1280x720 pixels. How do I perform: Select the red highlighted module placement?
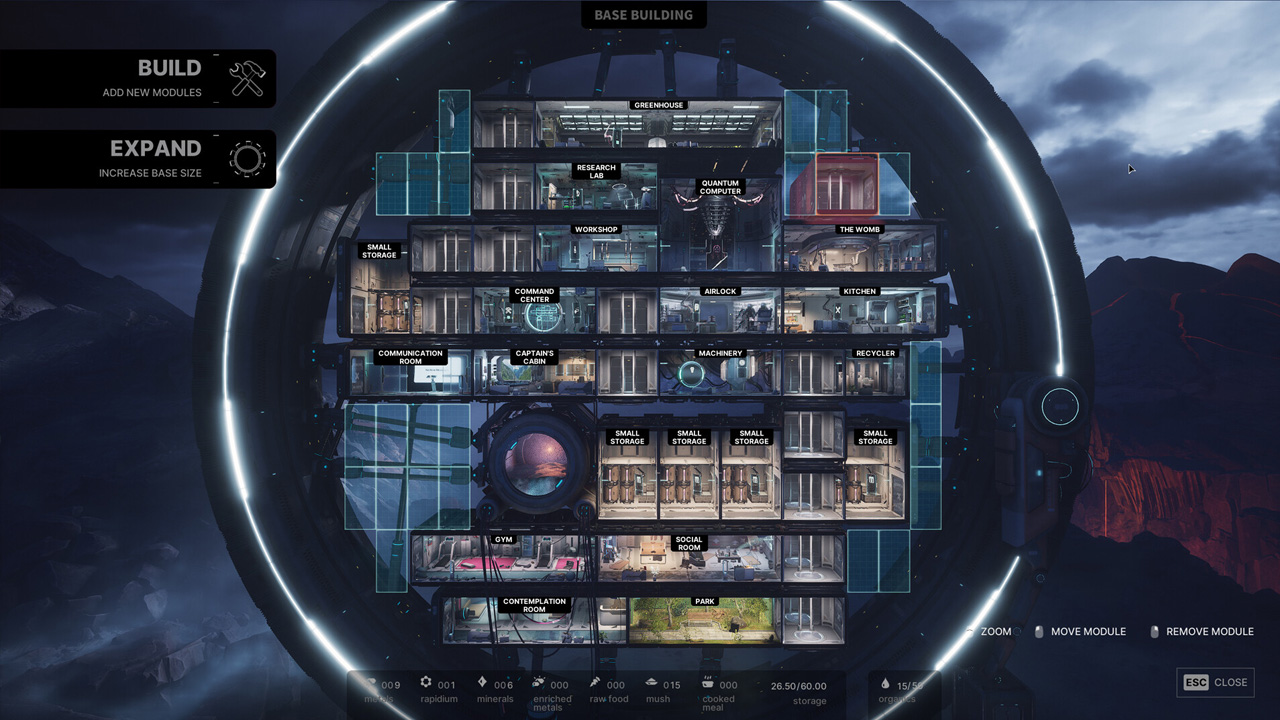[x=847, y=184]
